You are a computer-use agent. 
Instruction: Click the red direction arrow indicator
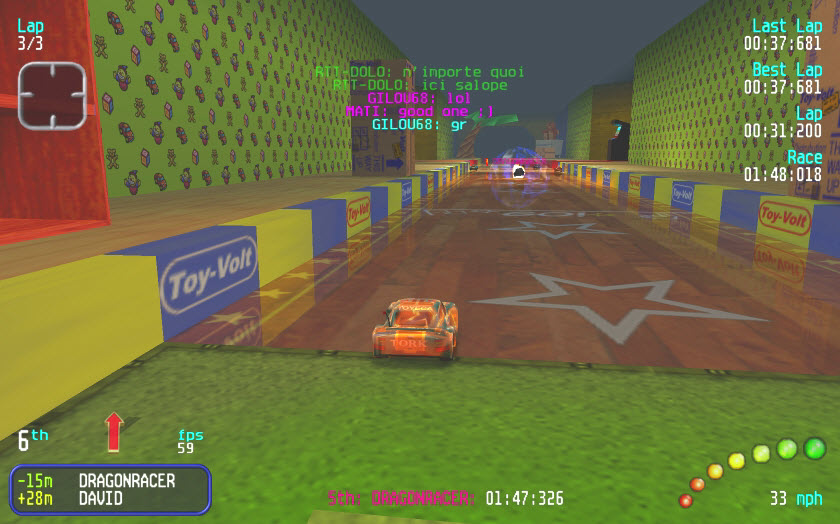coord(114,431)
